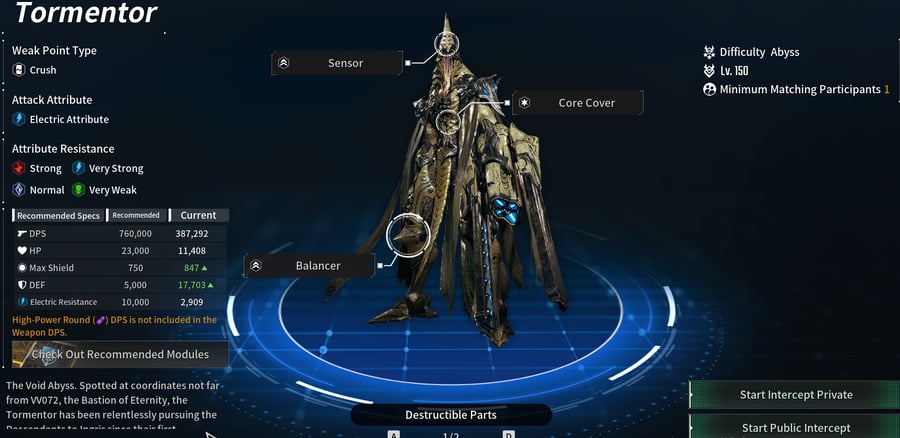This screenshot has width=900, height=438.
Task: Open Check Out Recommended Modules
Action: [120, 354]
